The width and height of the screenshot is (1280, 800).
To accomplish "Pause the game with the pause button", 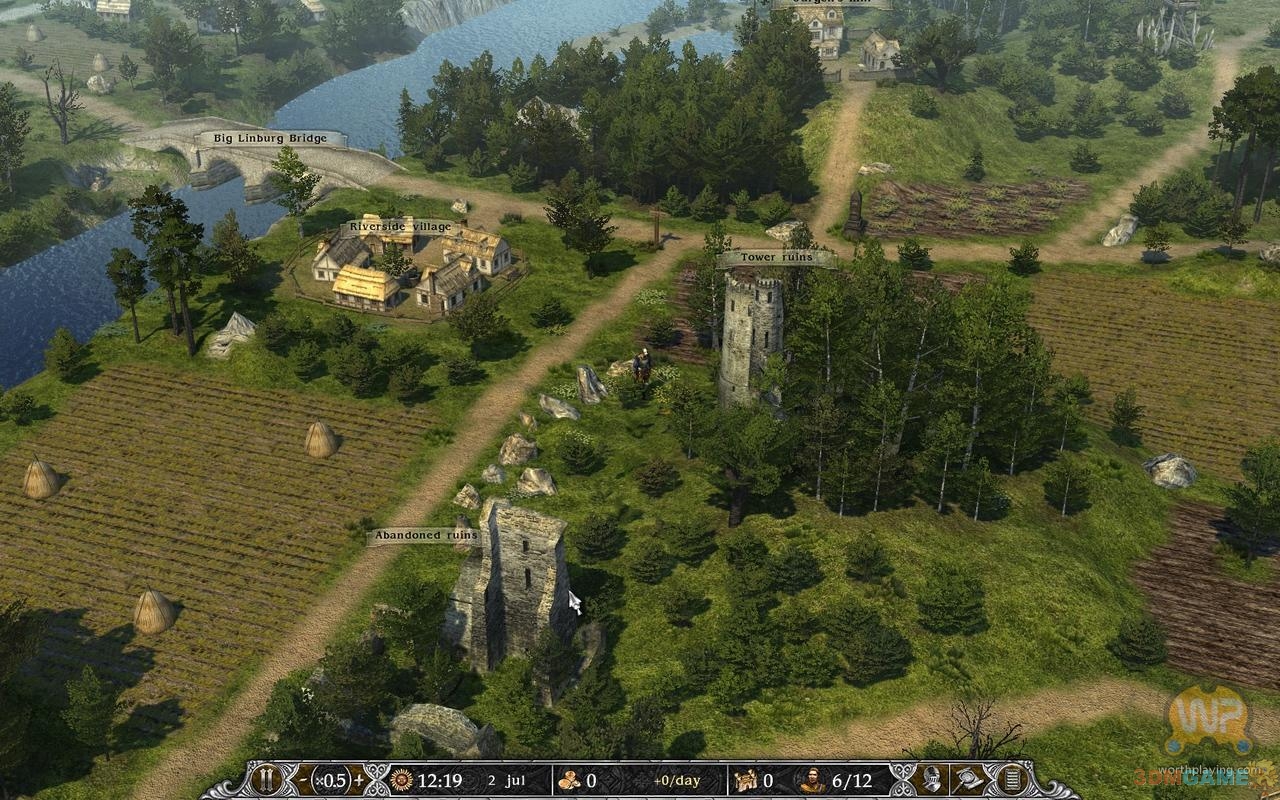I will point(266,780).
